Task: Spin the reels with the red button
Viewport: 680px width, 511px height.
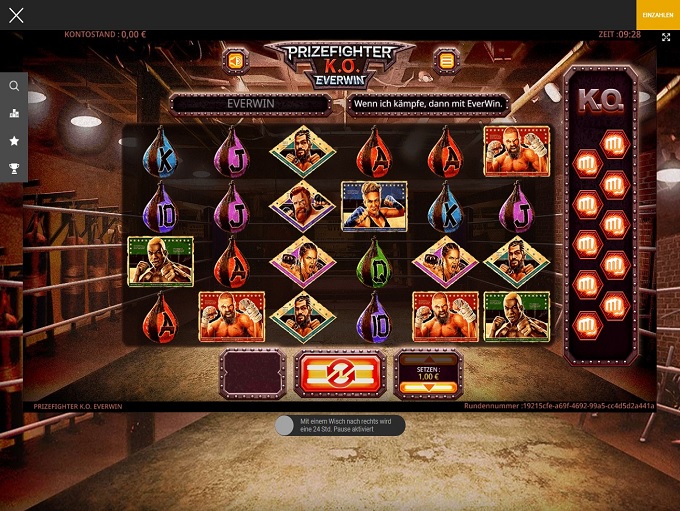Action: coord(340,374)
